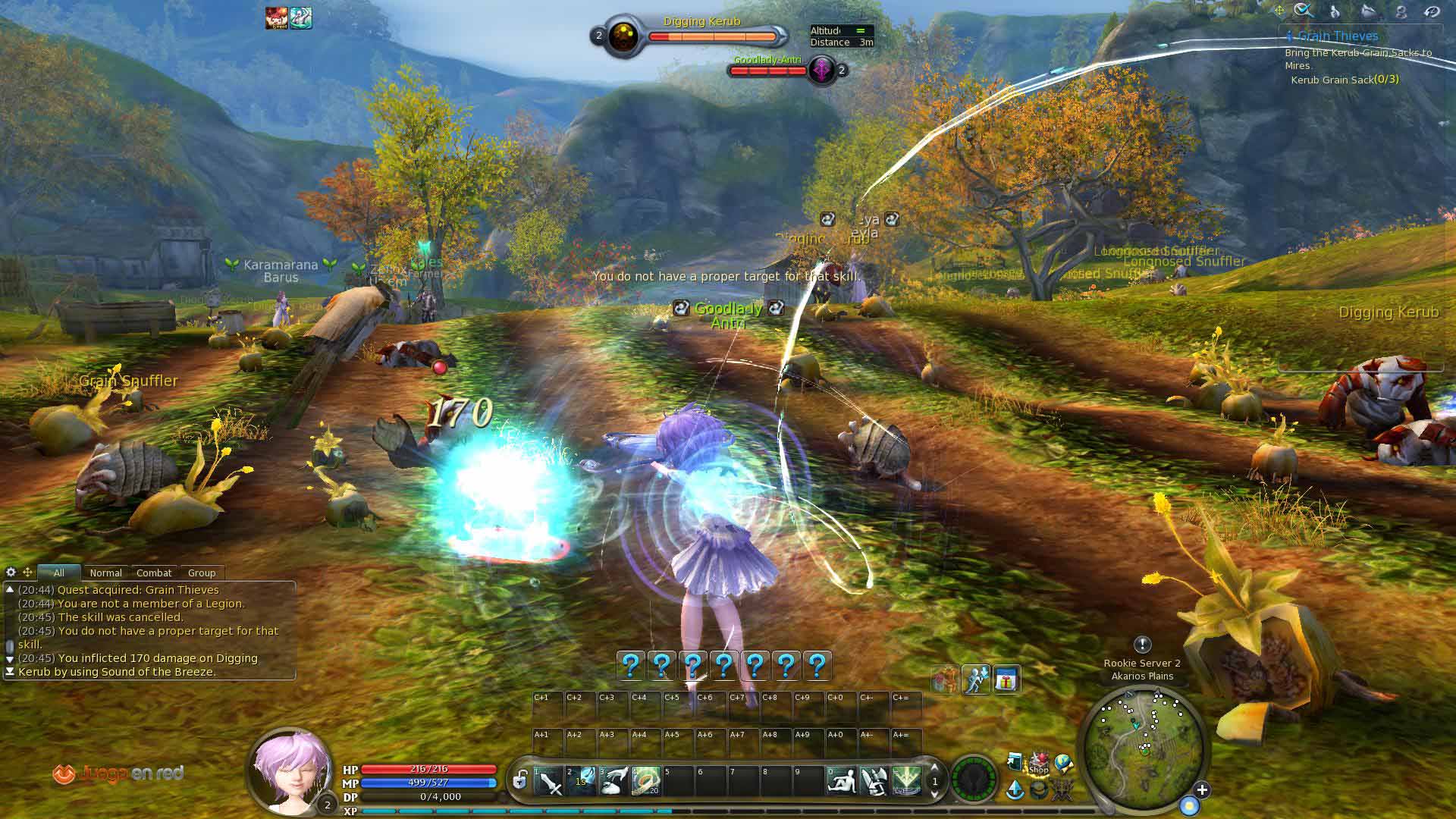Switch to the Combat chat tab
This screenshot has height=819, width=1456.
pyautogui.click(x=154, y=573)
